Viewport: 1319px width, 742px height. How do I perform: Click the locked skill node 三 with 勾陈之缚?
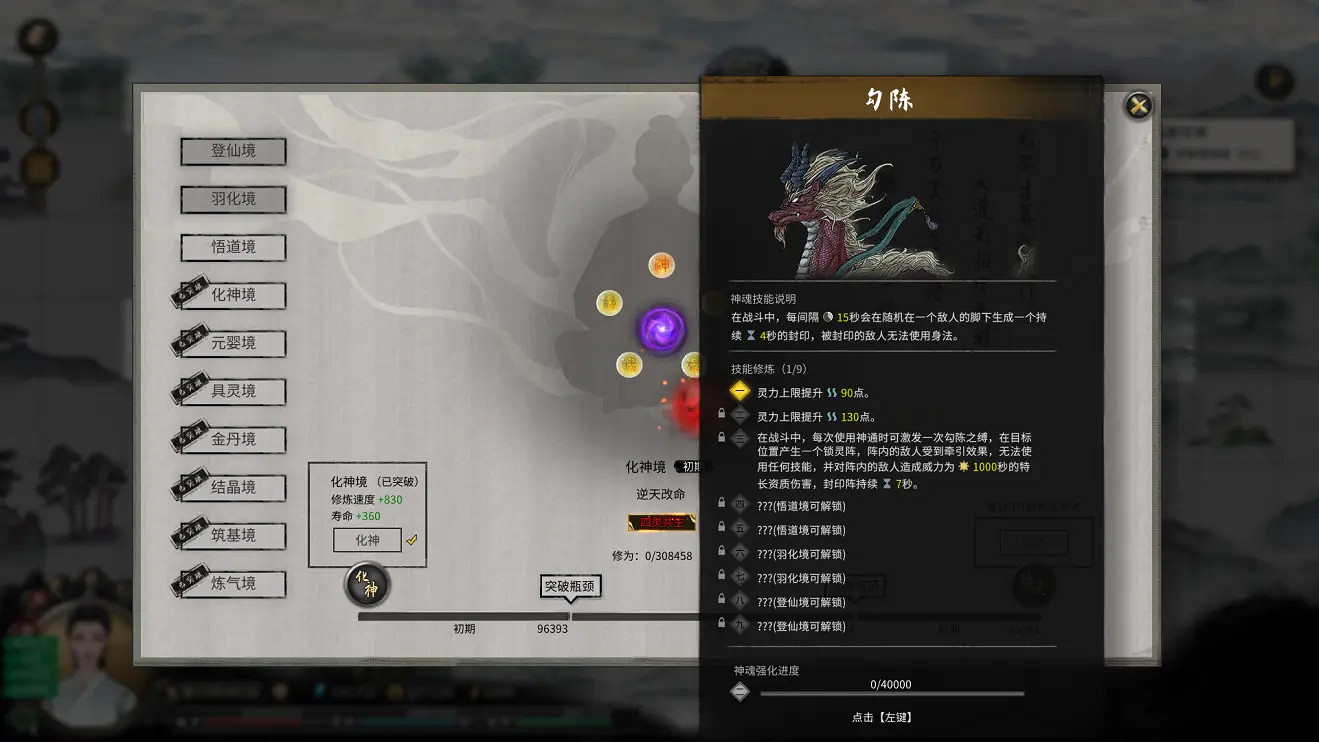click(740, 437)
